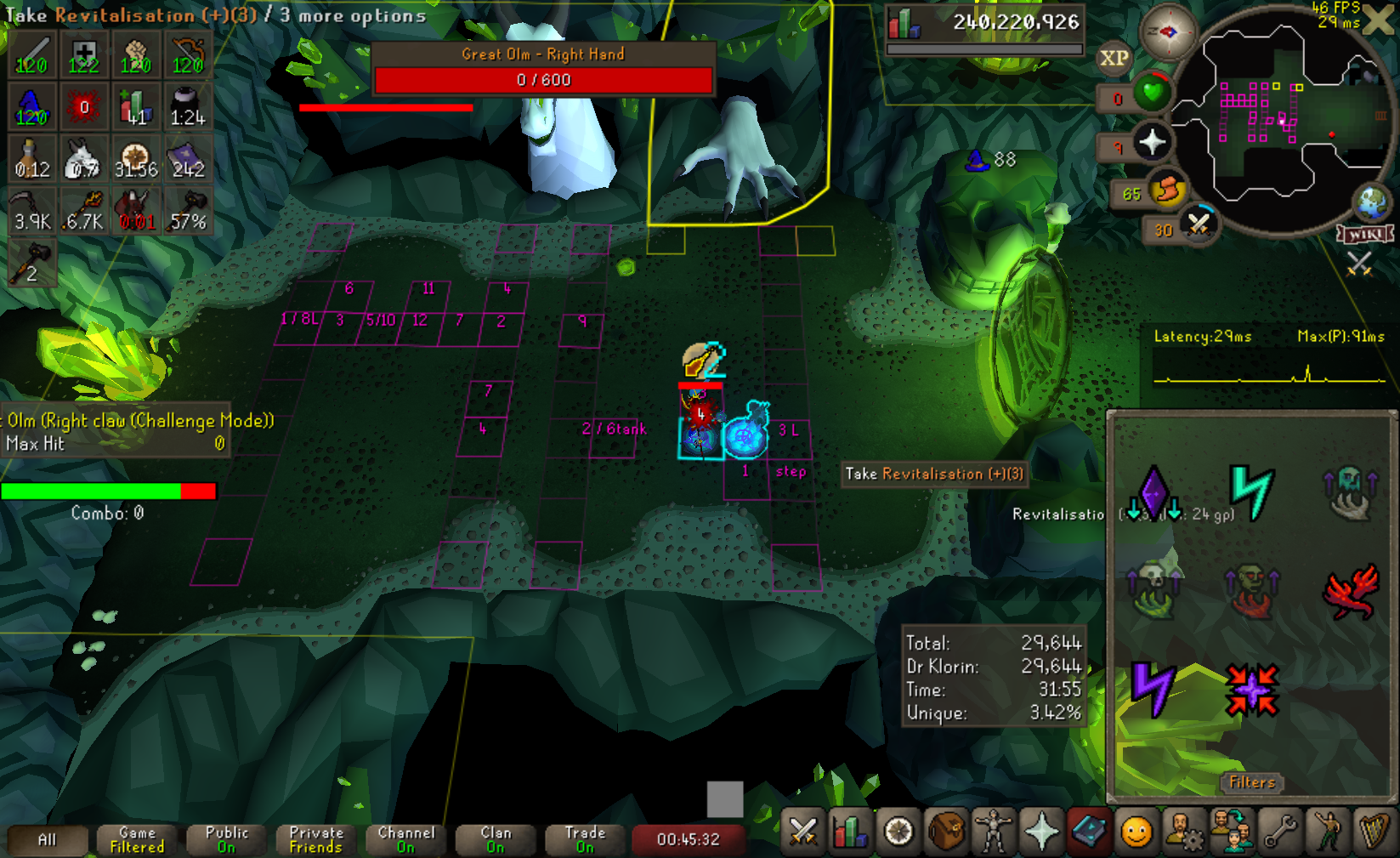This screenshot has width=1400, height=858.
Task: Cast the red grasping claws spell
Action: [1350, 590]
